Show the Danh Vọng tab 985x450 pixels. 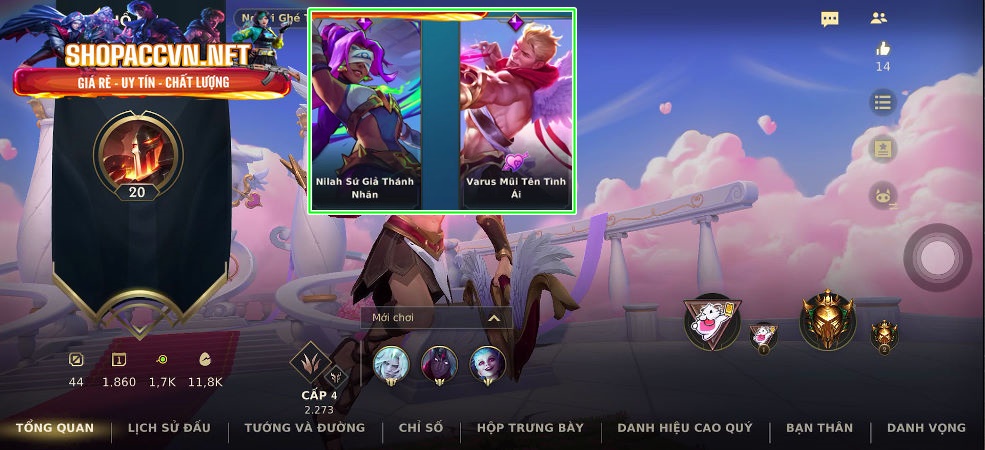tap(926, 428)
